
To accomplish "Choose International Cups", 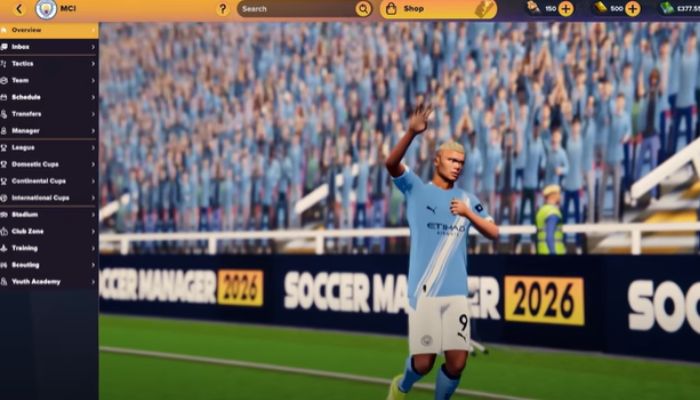I will click(48, 197).
